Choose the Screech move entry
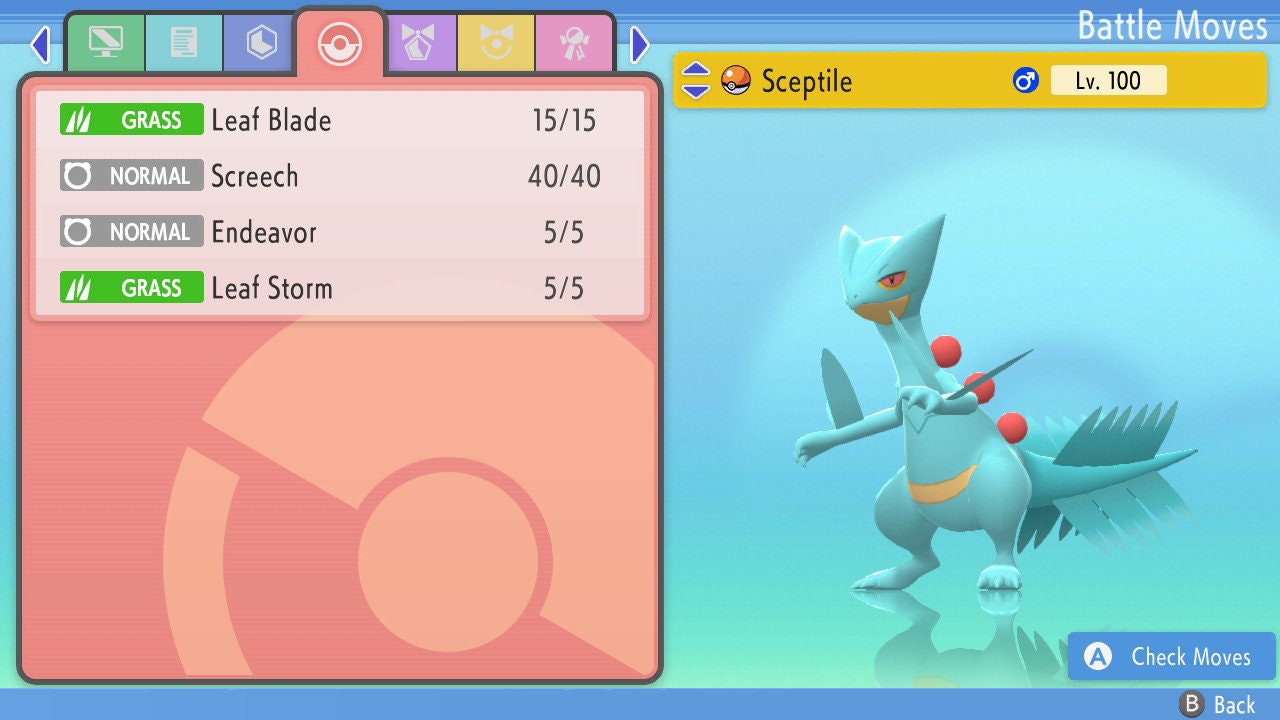 (340, 177)
